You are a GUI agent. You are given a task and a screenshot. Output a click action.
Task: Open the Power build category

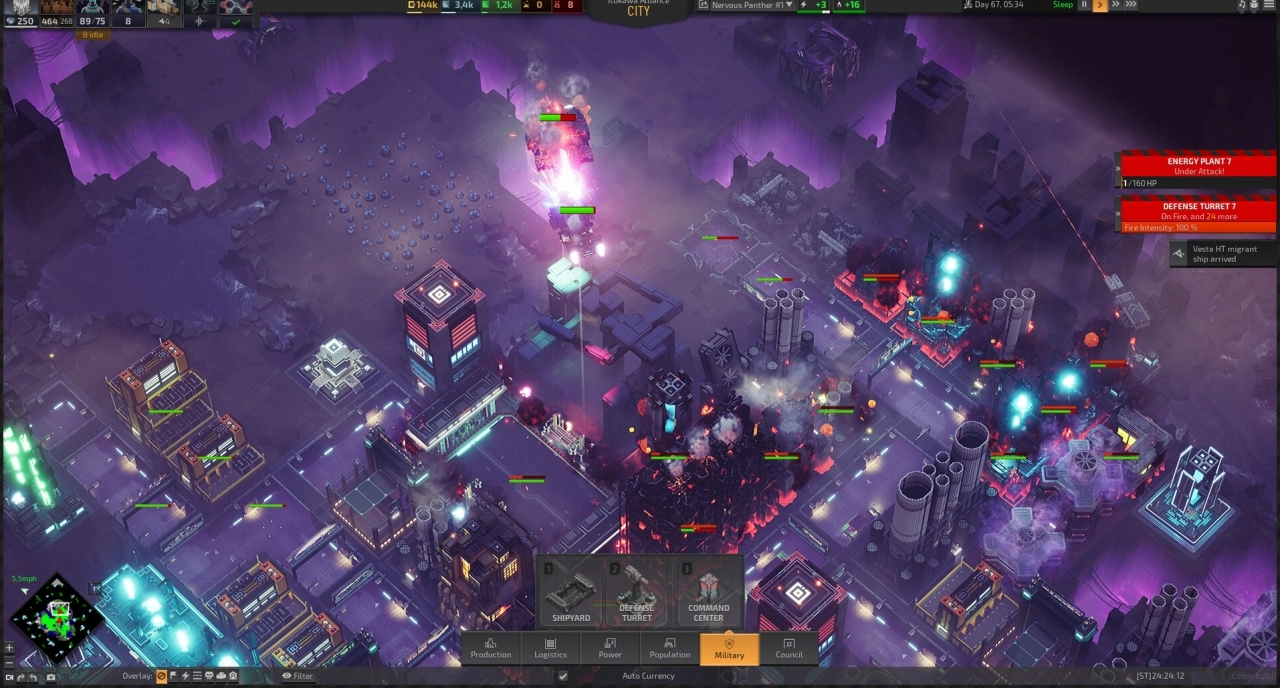point(610,649)
